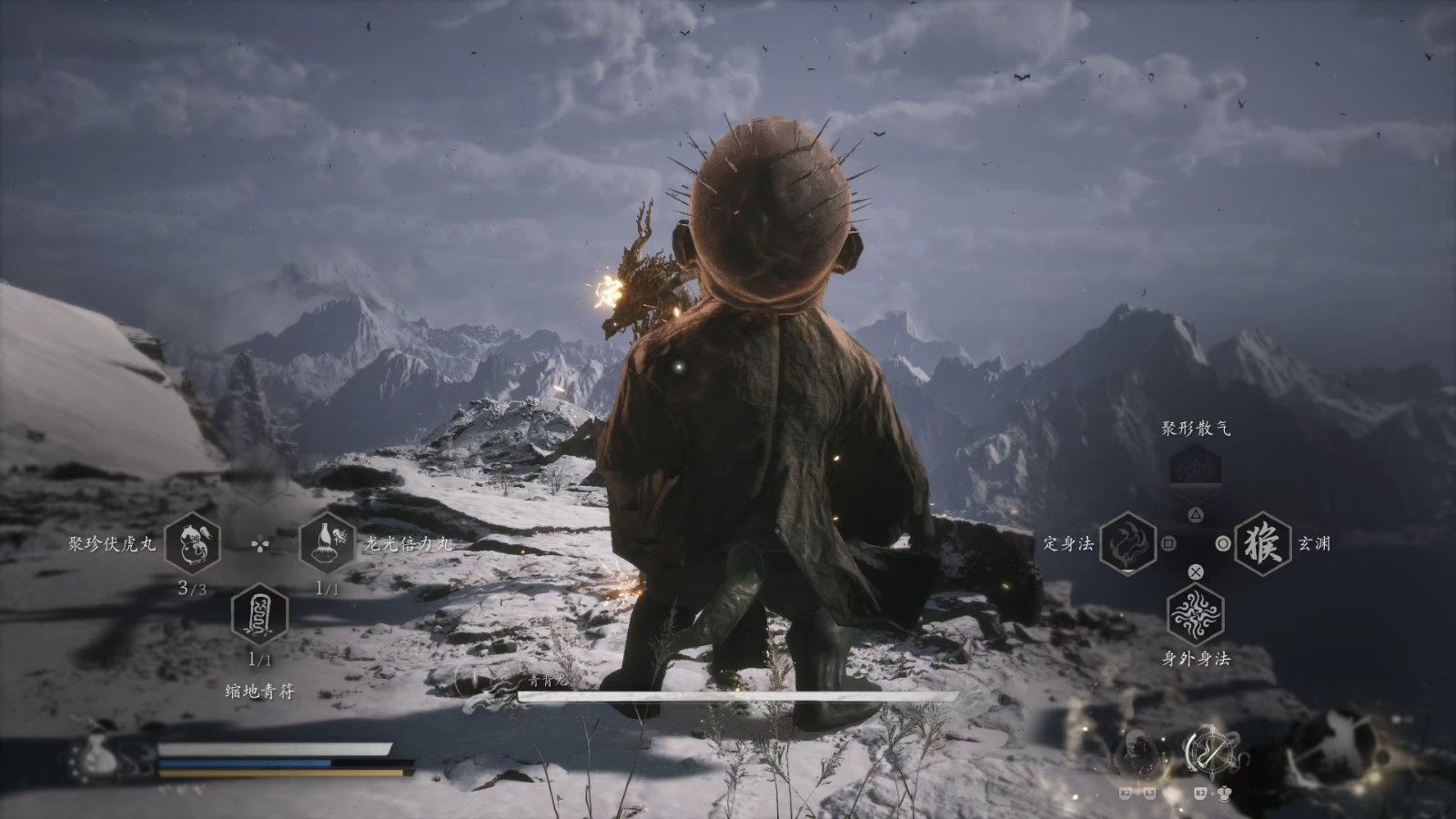The height and width of the screenshot is (819, 1456).
Task: Select the 龙光倍力丸 potion slot
Action: click(327, 544)
